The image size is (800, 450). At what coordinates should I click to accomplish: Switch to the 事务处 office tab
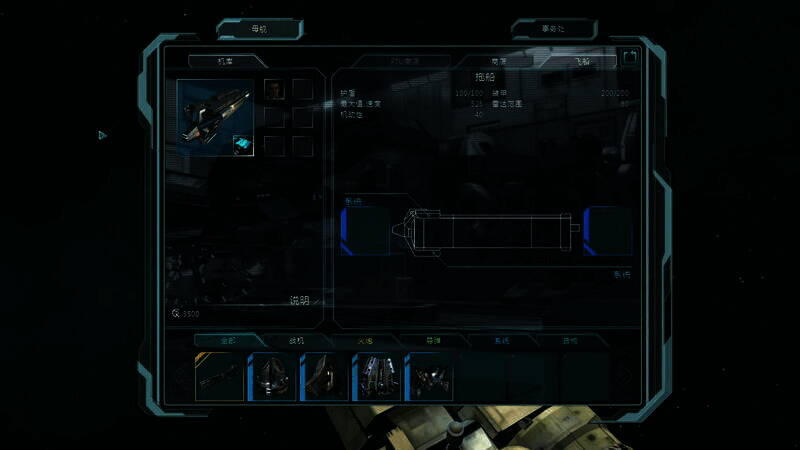(x=553, y=29)
